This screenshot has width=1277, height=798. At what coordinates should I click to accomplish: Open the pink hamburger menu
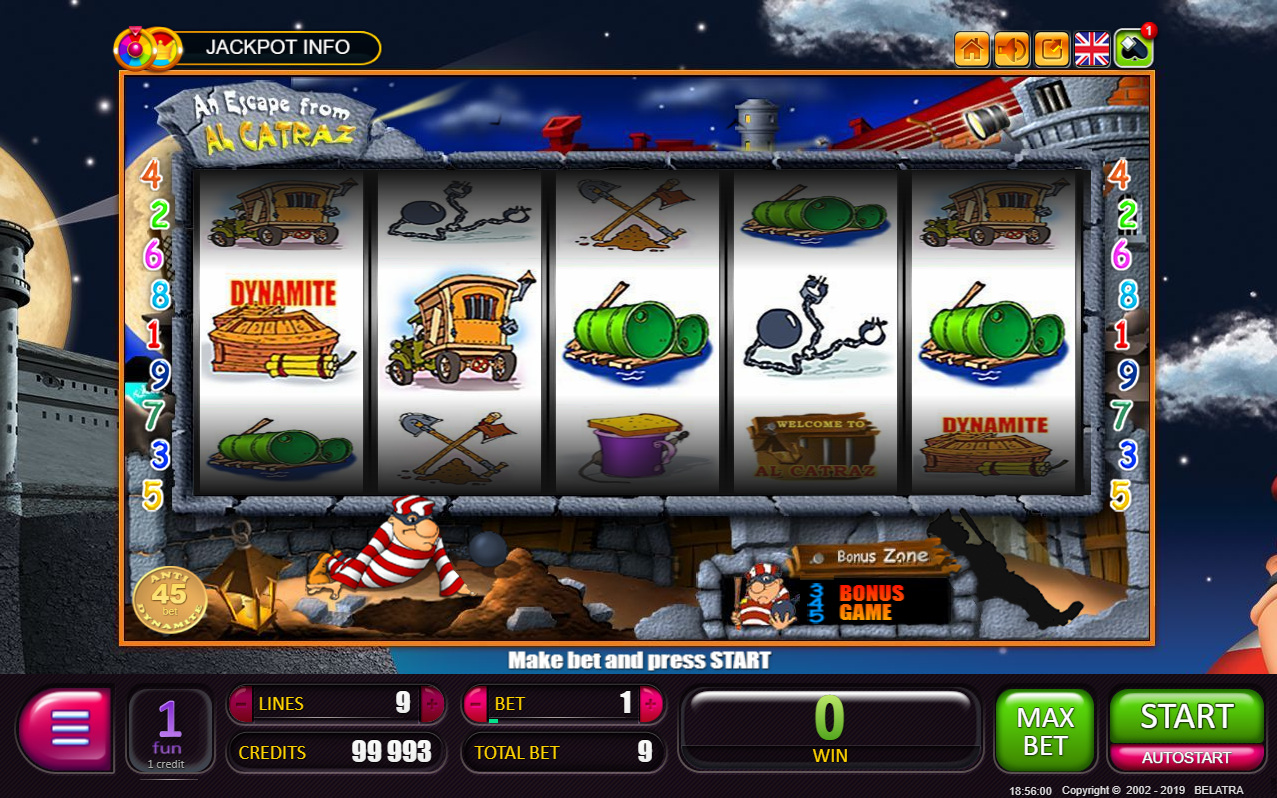point(67,729)
